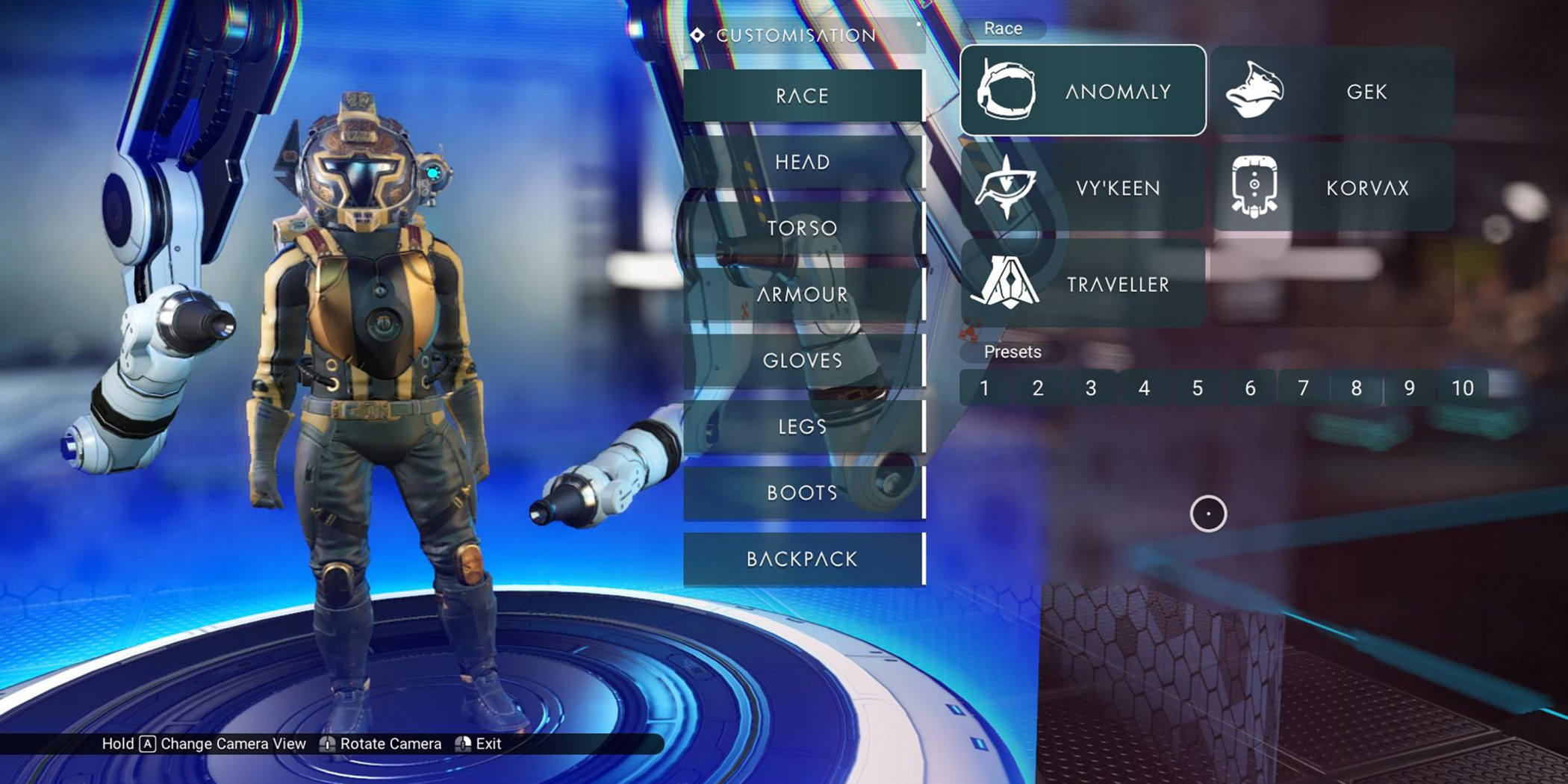Select the Head customisation category
The height and width of the screenshot is (784, 1568).
click(803, 162)
